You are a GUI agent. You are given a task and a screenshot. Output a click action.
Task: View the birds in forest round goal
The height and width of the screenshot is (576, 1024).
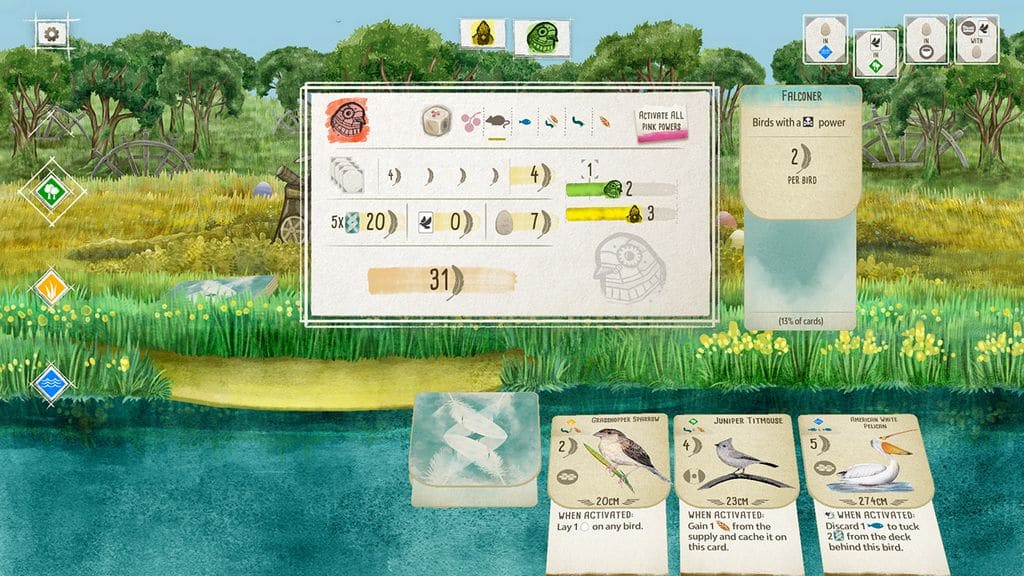[x=875, y=52]
